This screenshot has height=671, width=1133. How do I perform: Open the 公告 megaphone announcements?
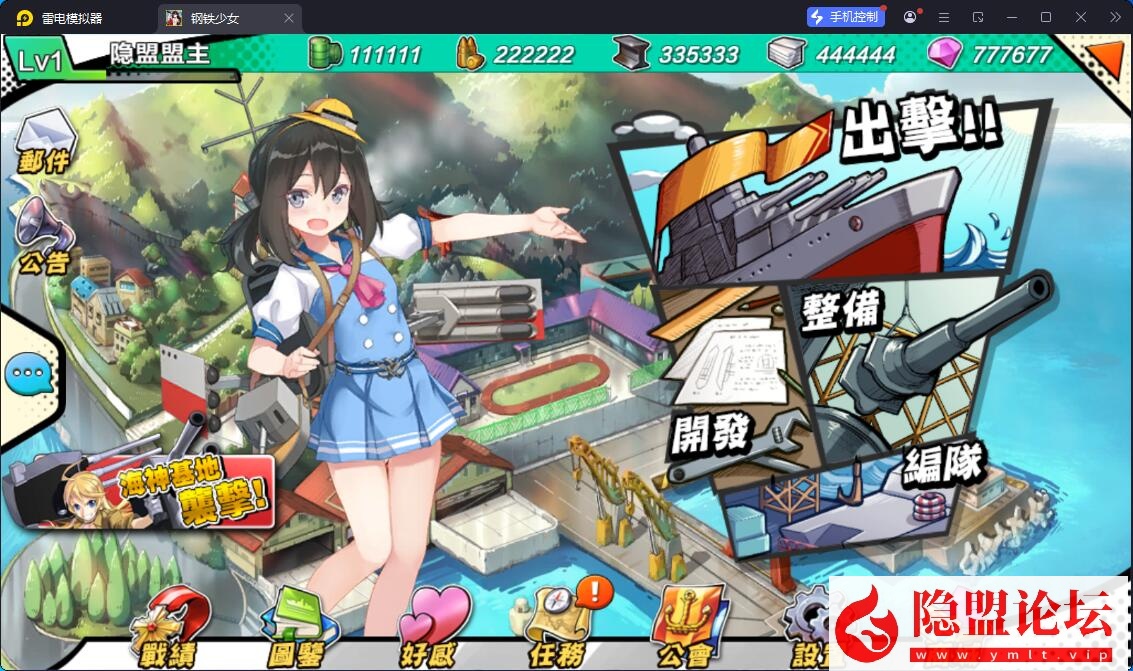coord(43,235)
